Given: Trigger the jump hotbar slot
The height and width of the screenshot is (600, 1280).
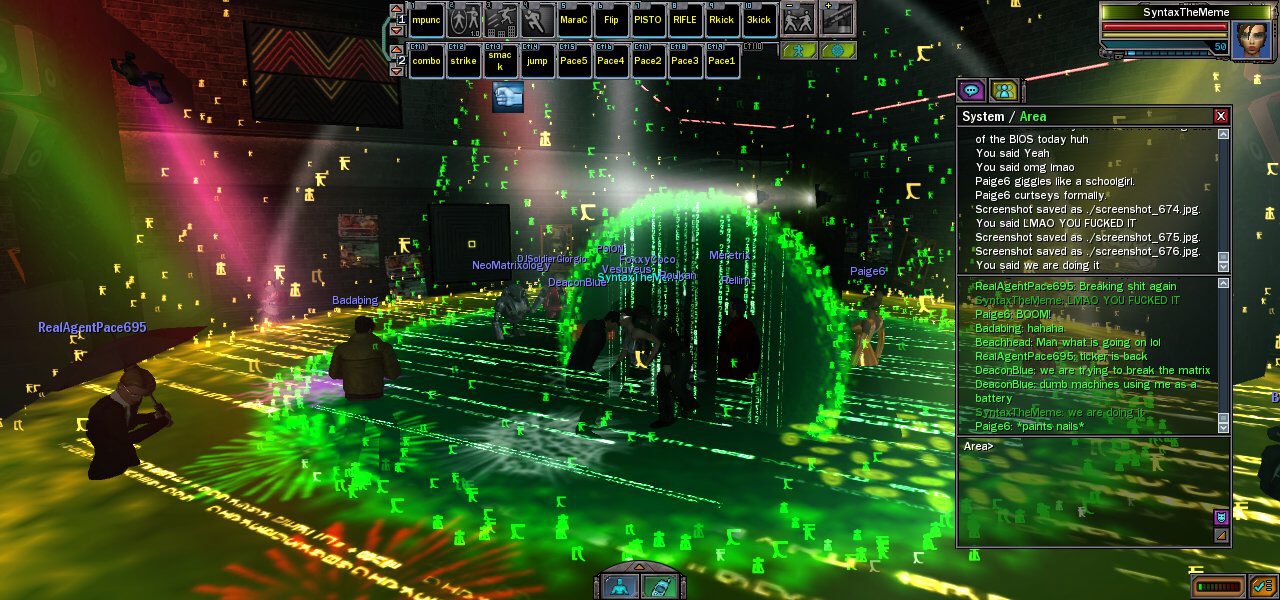Looking at the screenshot, I should [x=537, y=61].
